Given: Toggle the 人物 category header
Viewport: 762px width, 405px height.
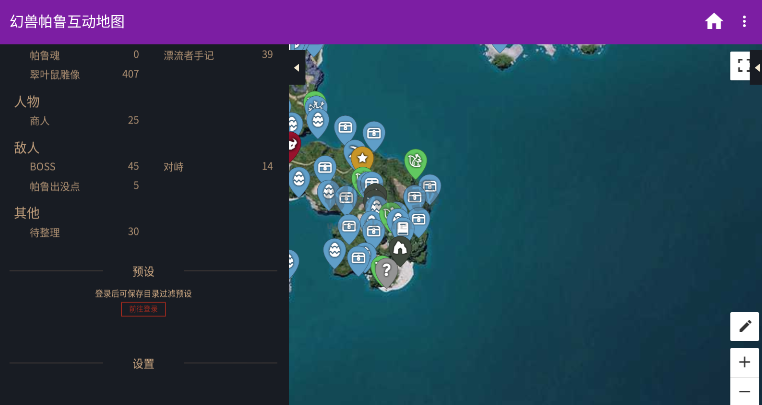Looking at the screenshot, I should point(27,101).
